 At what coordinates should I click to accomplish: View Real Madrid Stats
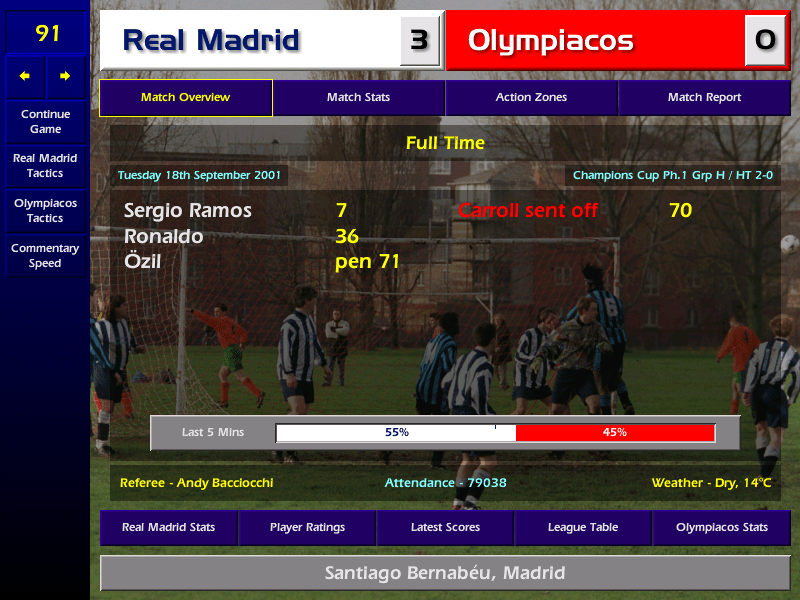(168, 527)
